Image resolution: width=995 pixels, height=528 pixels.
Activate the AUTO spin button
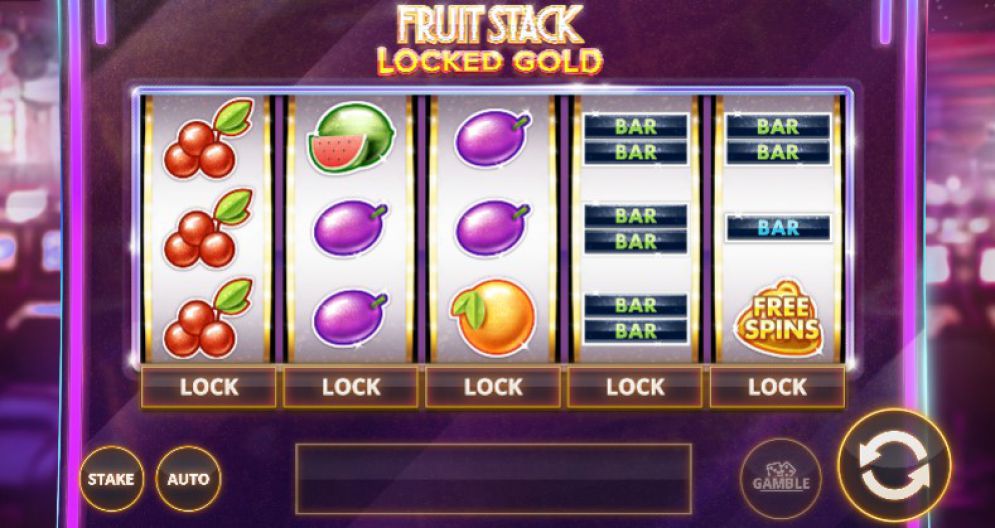pyautogui.click(x=188, y=478)
